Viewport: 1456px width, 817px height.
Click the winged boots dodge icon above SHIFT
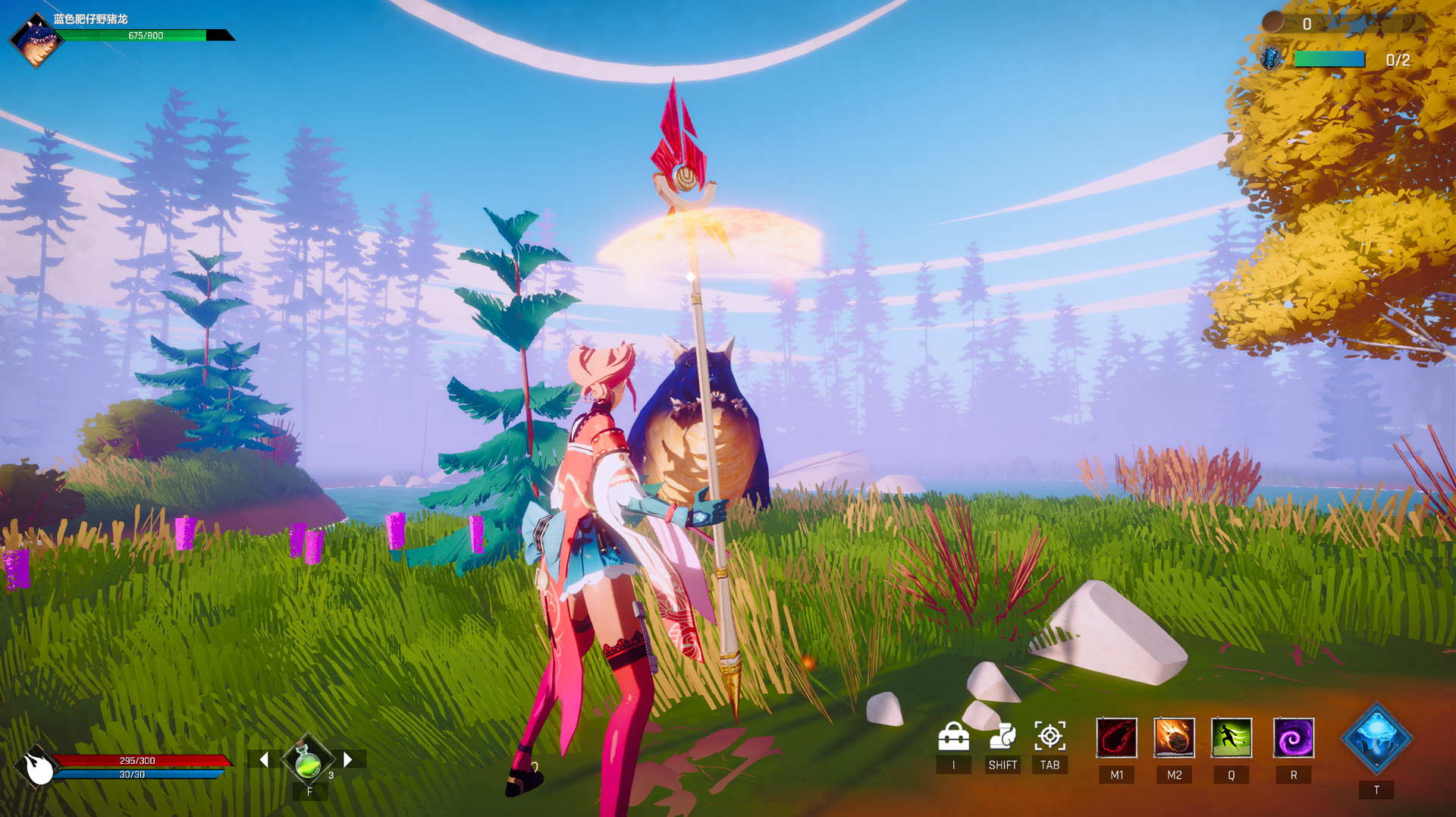click(1003, 736)
